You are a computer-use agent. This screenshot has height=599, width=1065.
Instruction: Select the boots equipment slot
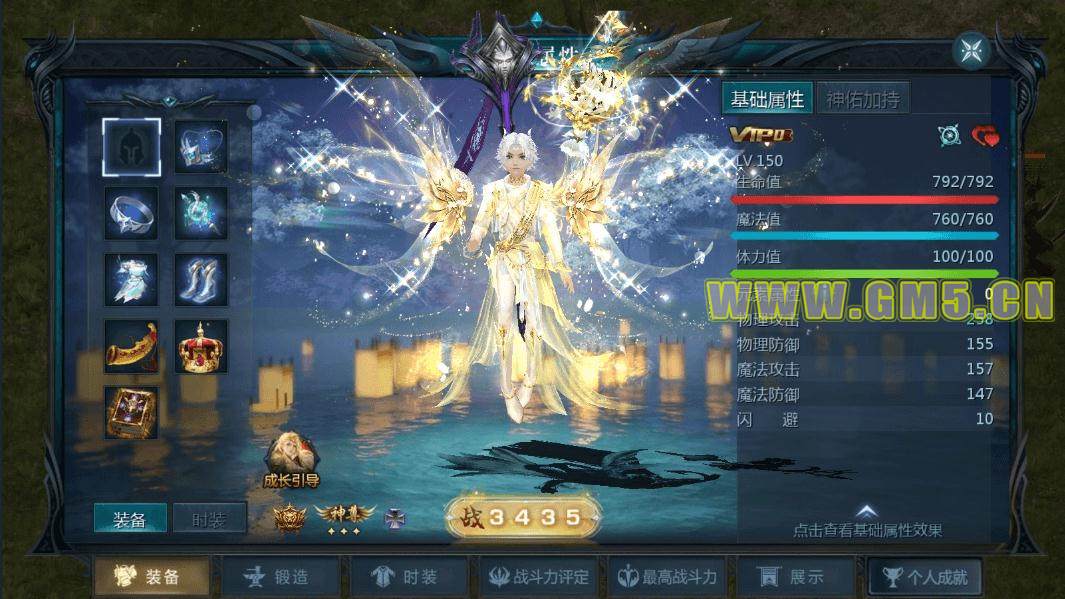coord(201,279)
